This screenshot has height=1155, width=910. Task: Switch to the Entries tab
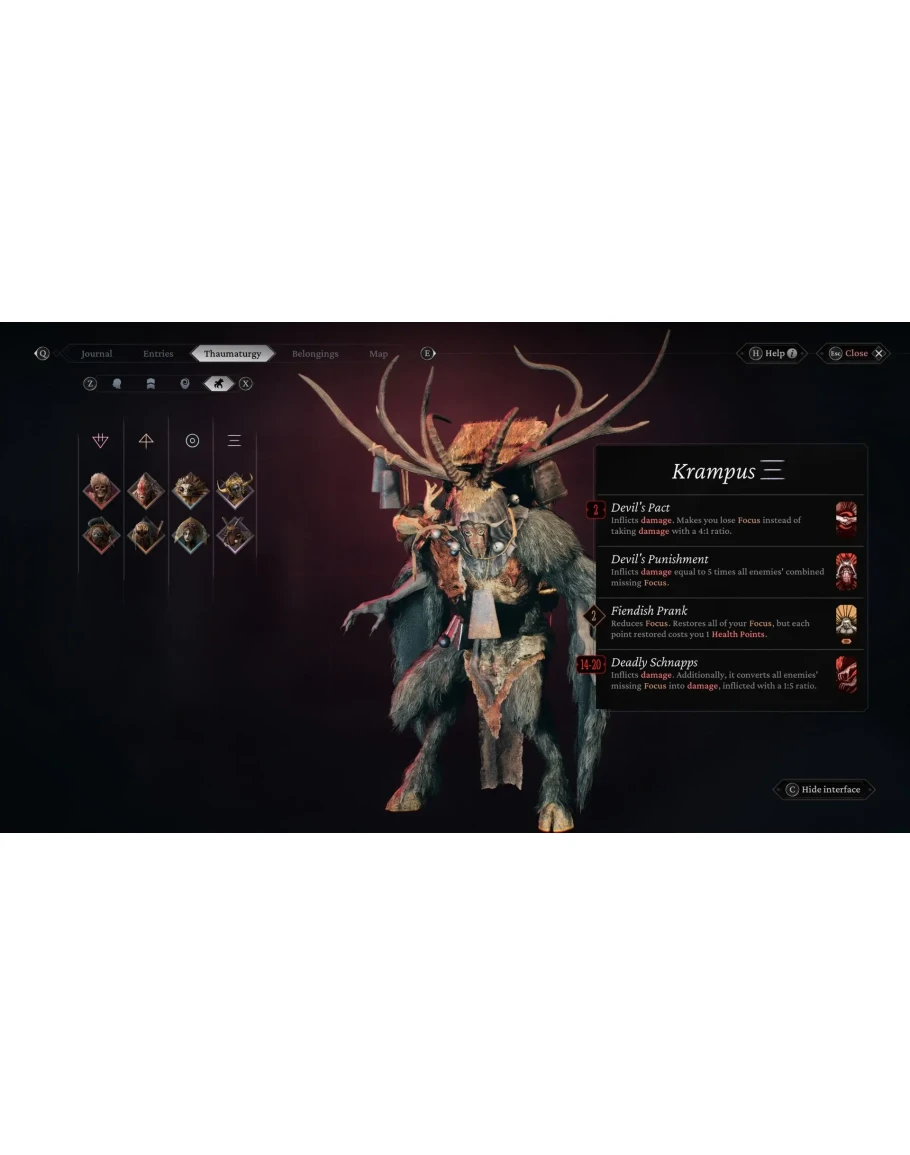tap(158, 354)
